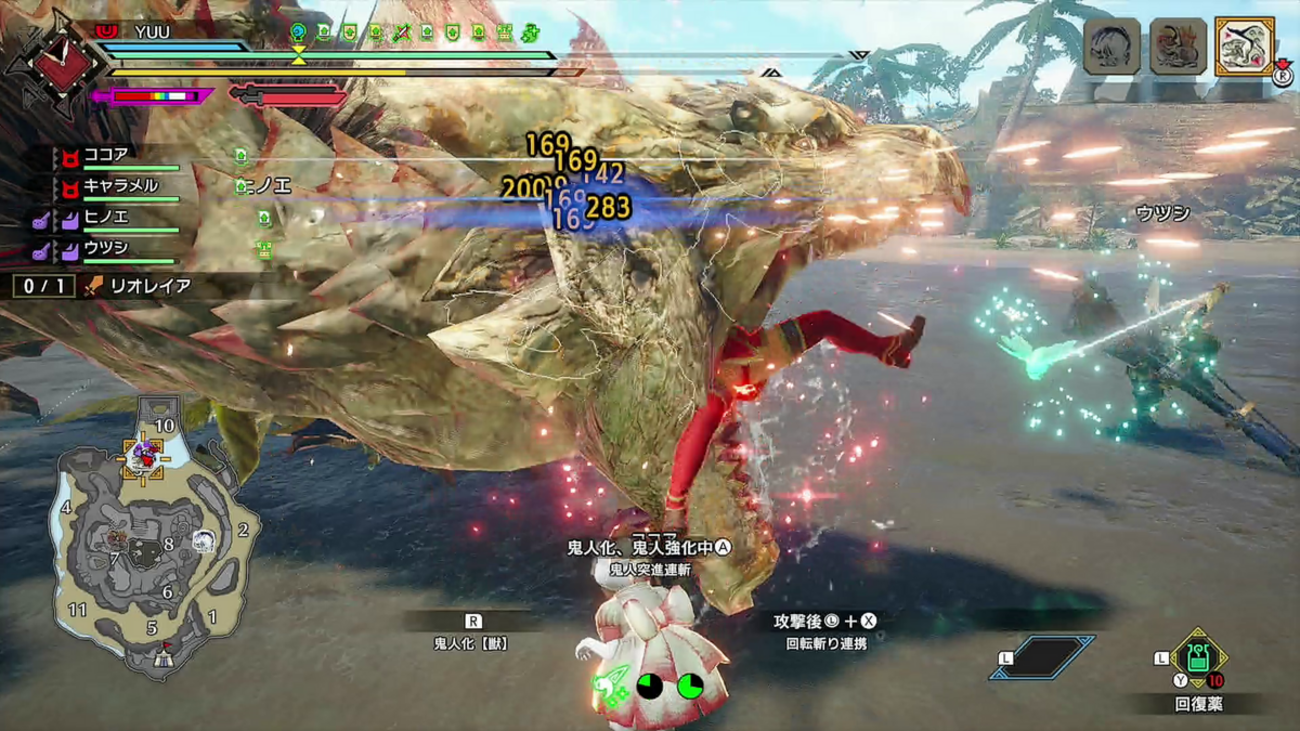Screen dimensions: 1300x731
Task: Expand ヒノエ's purple party member status icon
Action: click(70, 221)
